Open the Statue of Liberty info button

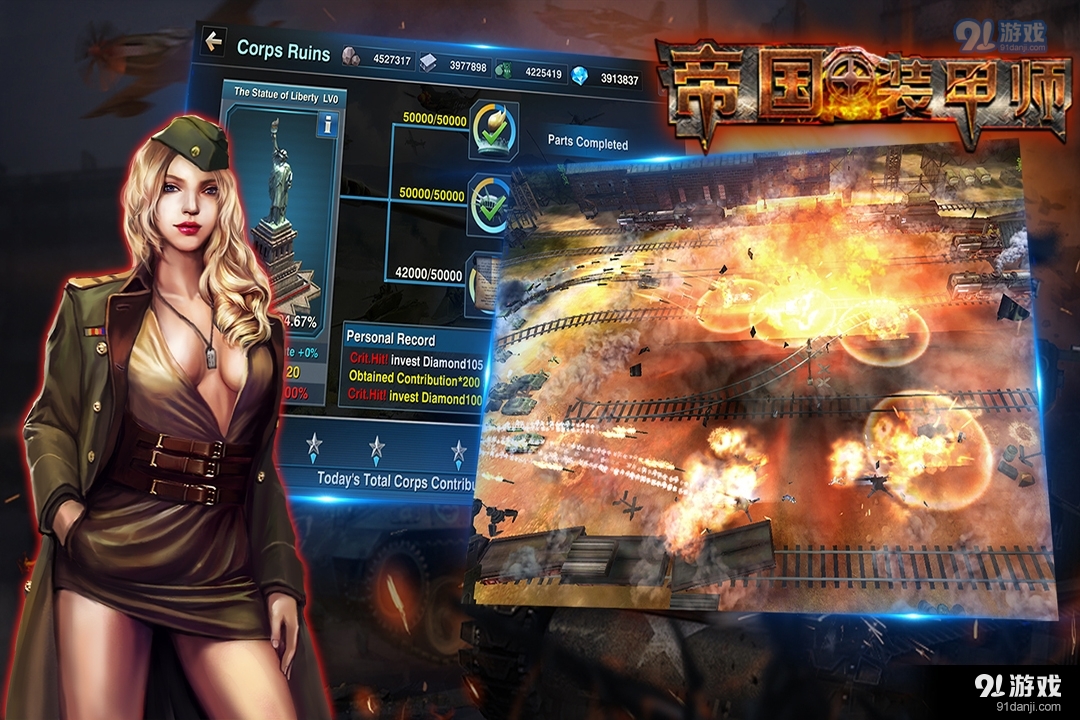click(326, 124)
